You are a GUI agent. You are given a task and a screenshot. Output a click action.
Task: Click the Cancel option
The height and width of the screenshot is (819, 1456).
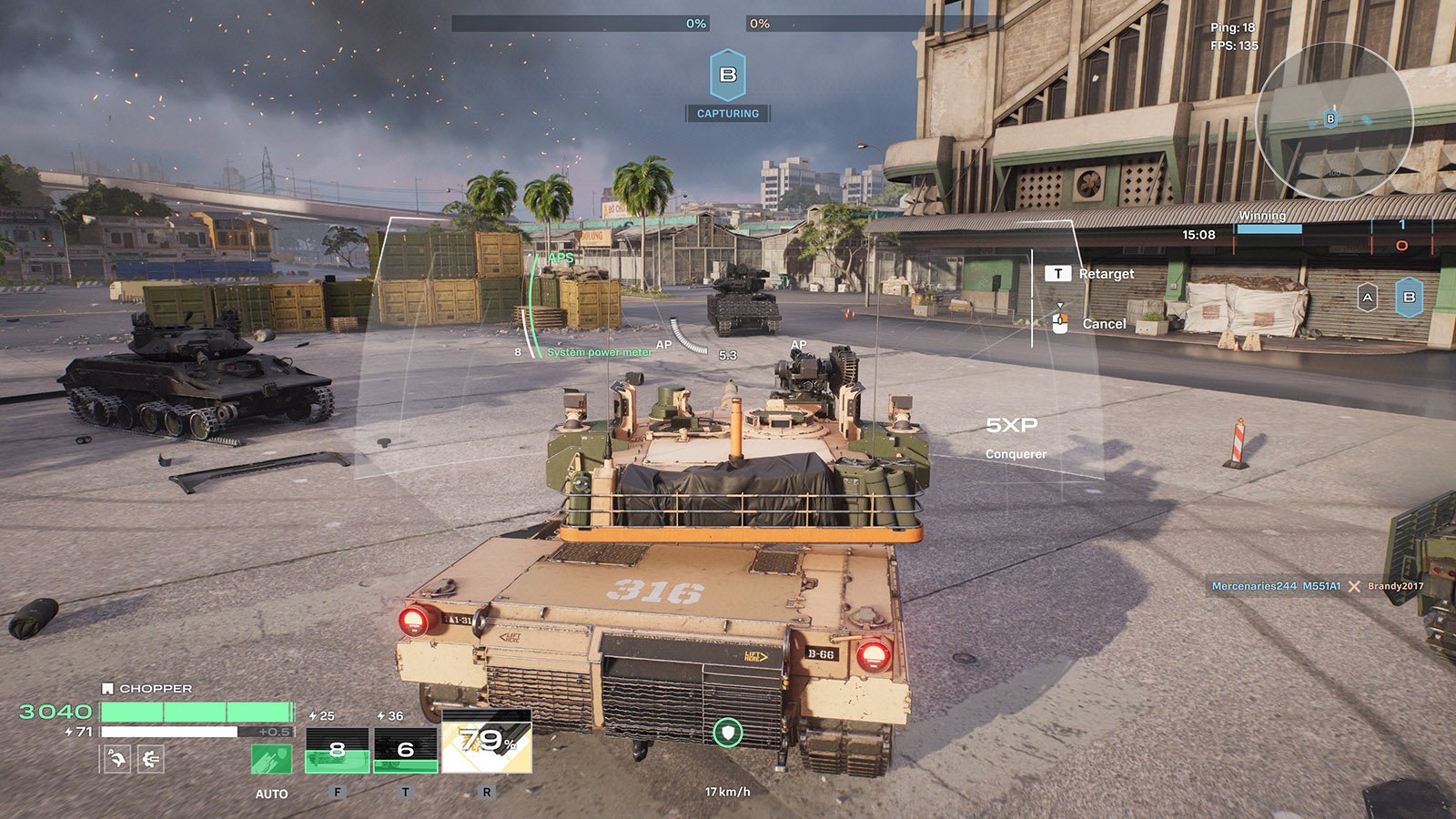coord(1103,324)
